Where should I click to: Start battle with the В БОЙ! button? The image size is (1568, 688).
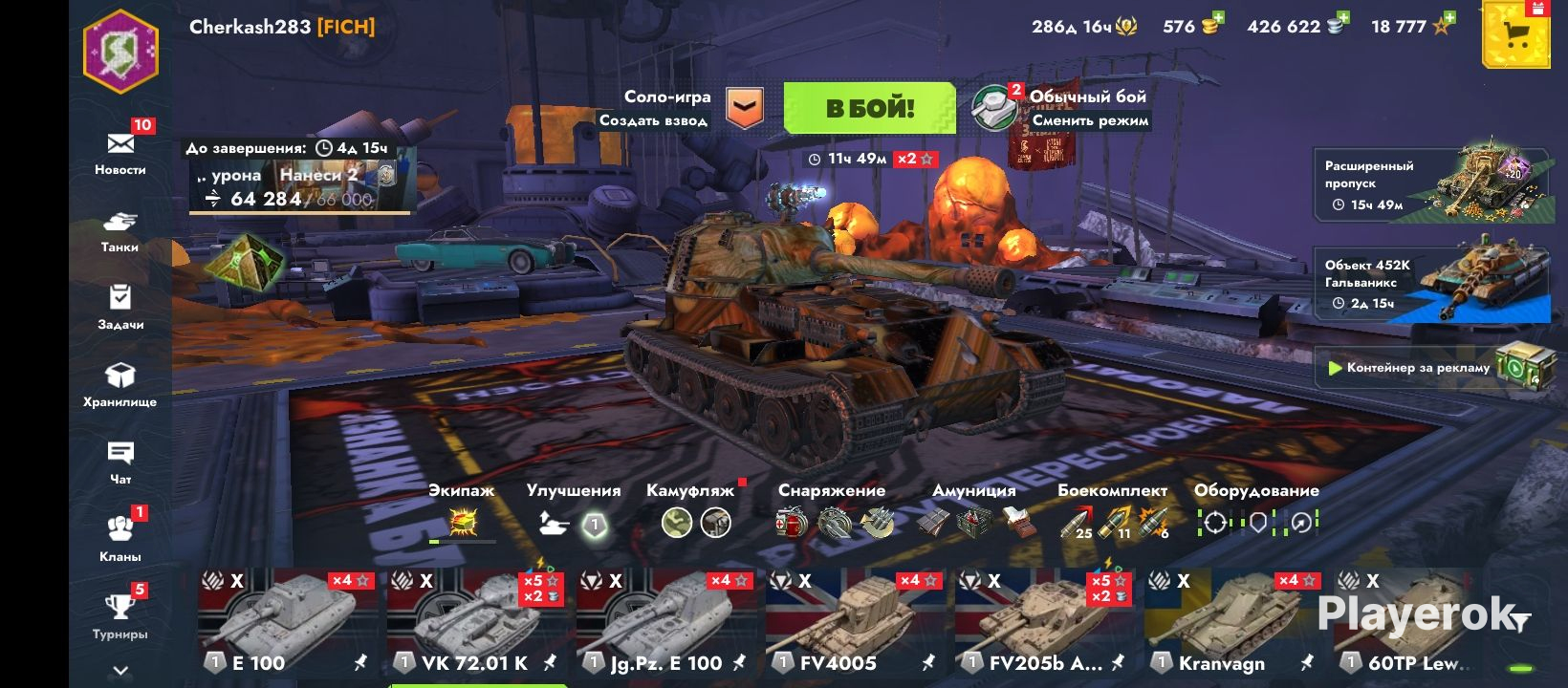pyautogui.click(x=869, y=108)
